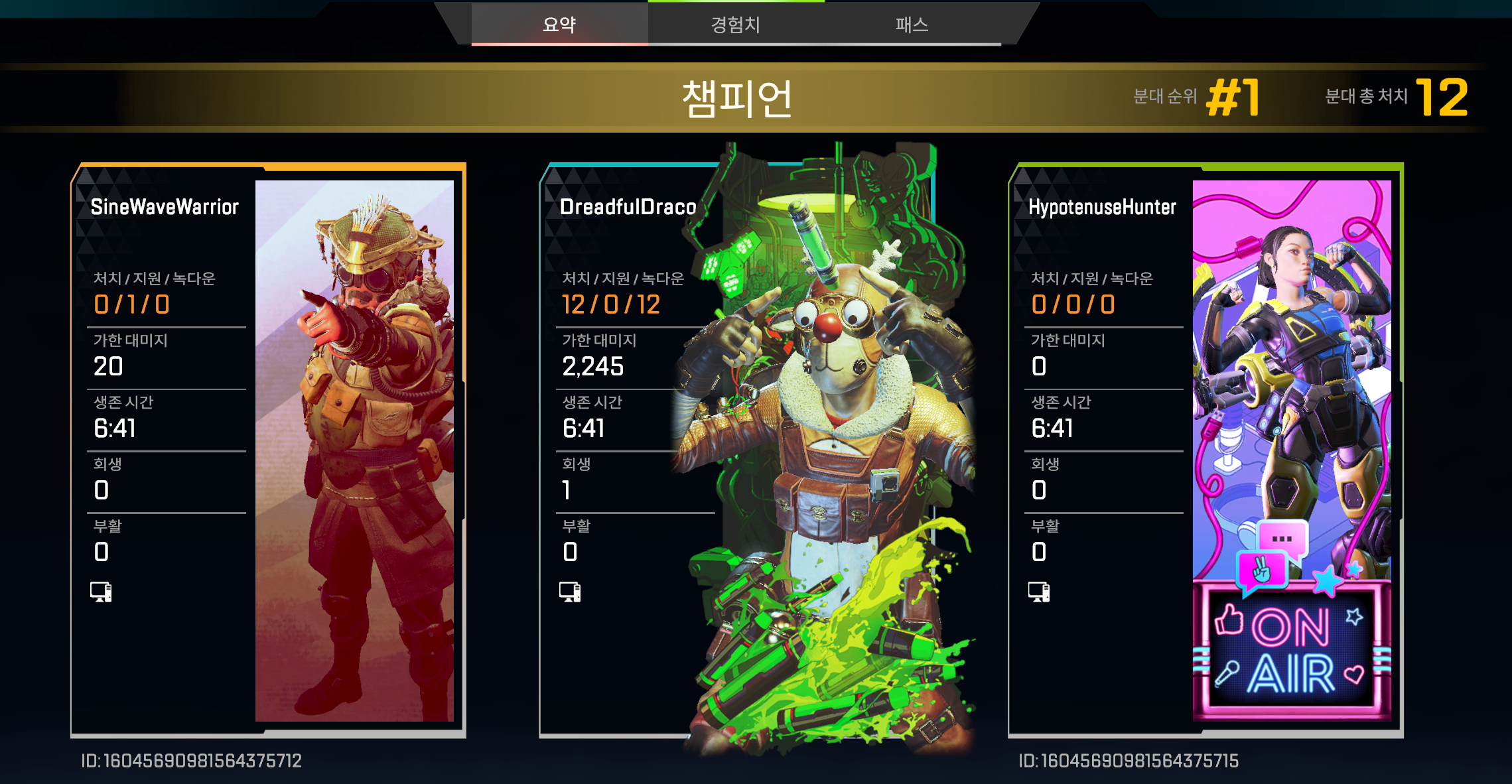Click SineWaveWarrior's legend banner artwork
The height and width of the screenshot is (784, 1512).
click(x=354, y=451)
